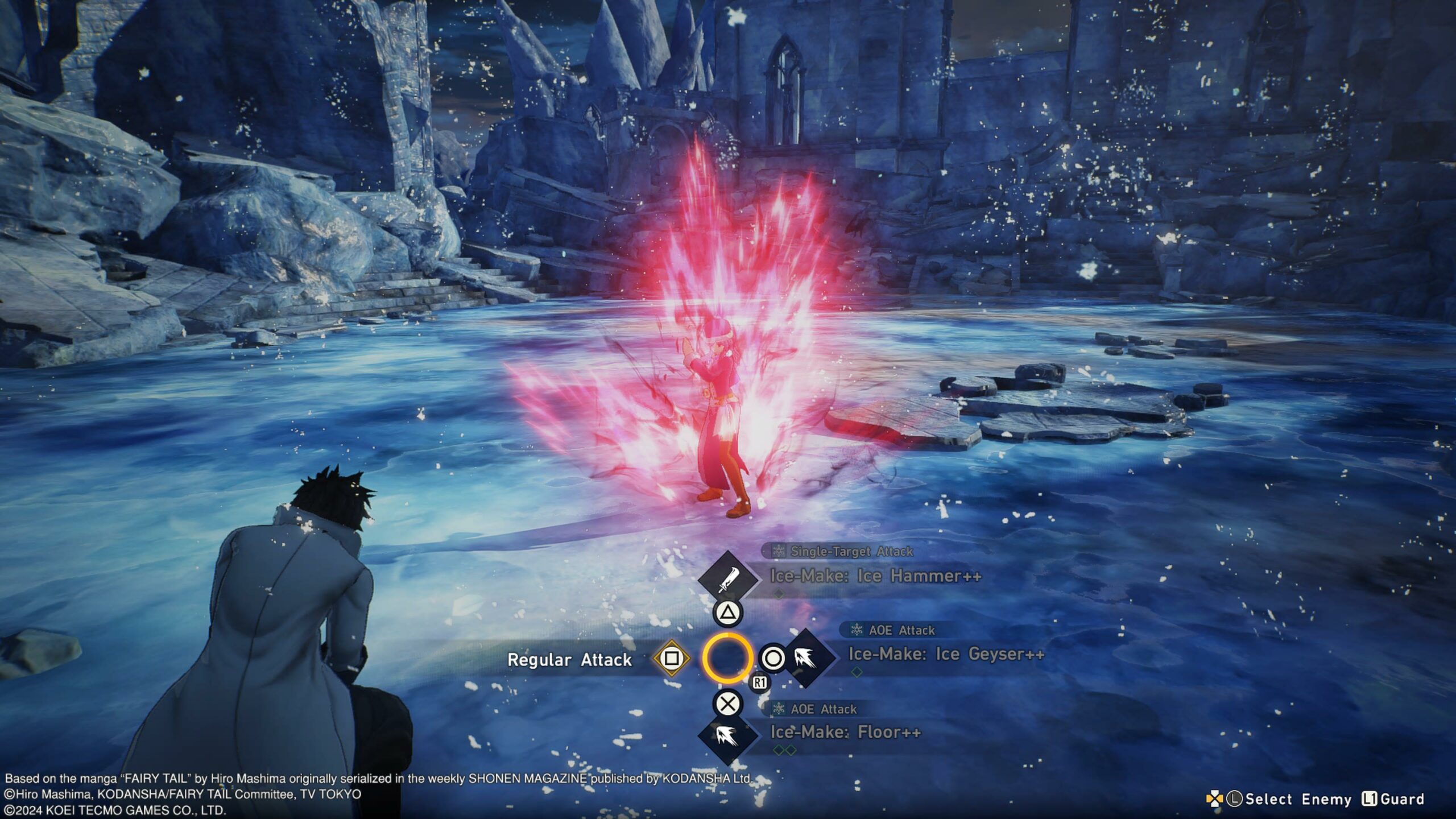The height and width of the screenshot is (819, 1456).
Task: Click the sword icon for Ice Hammer
Action: tap(727, 580)
